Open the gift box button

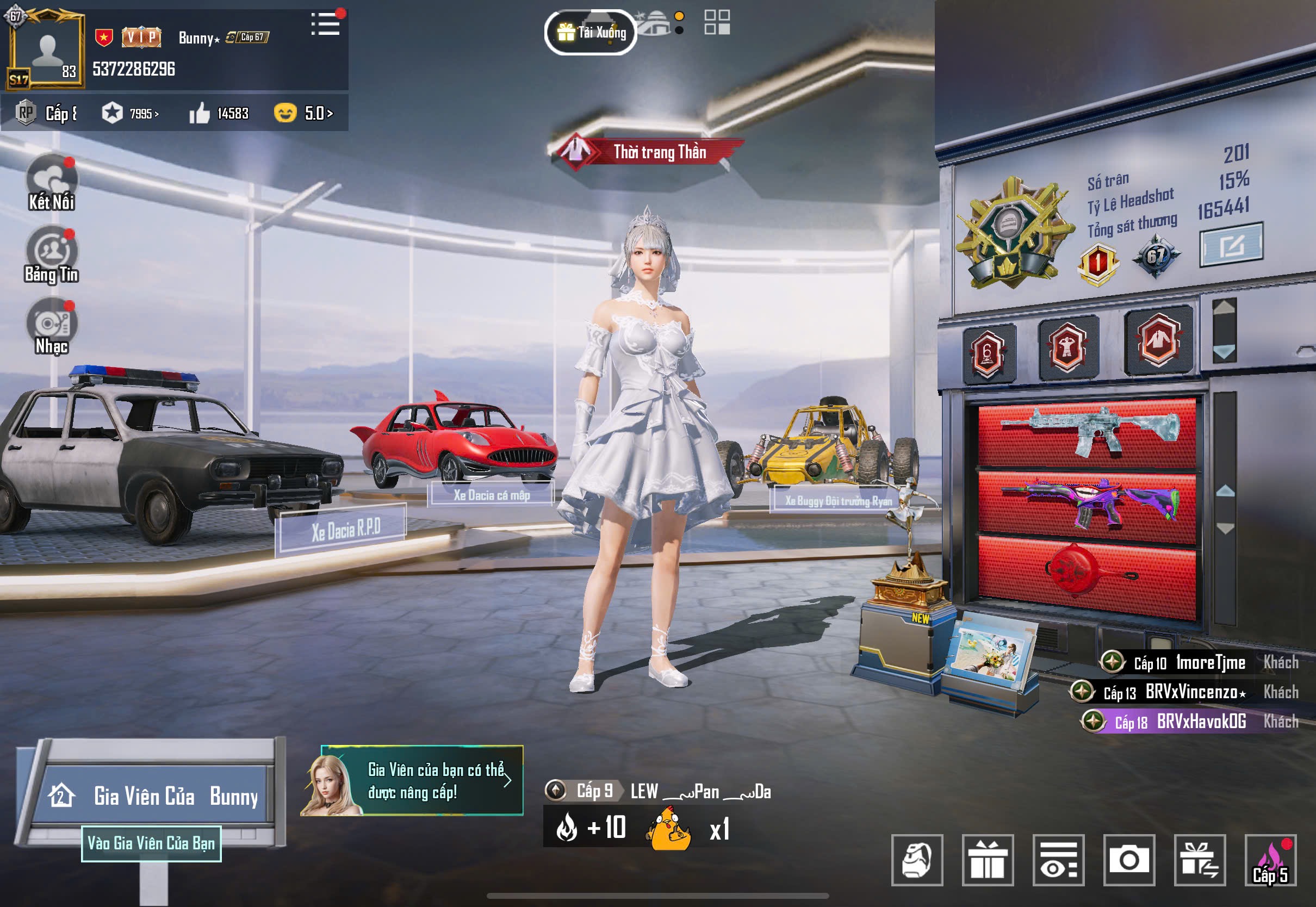(x=988, y=860)
